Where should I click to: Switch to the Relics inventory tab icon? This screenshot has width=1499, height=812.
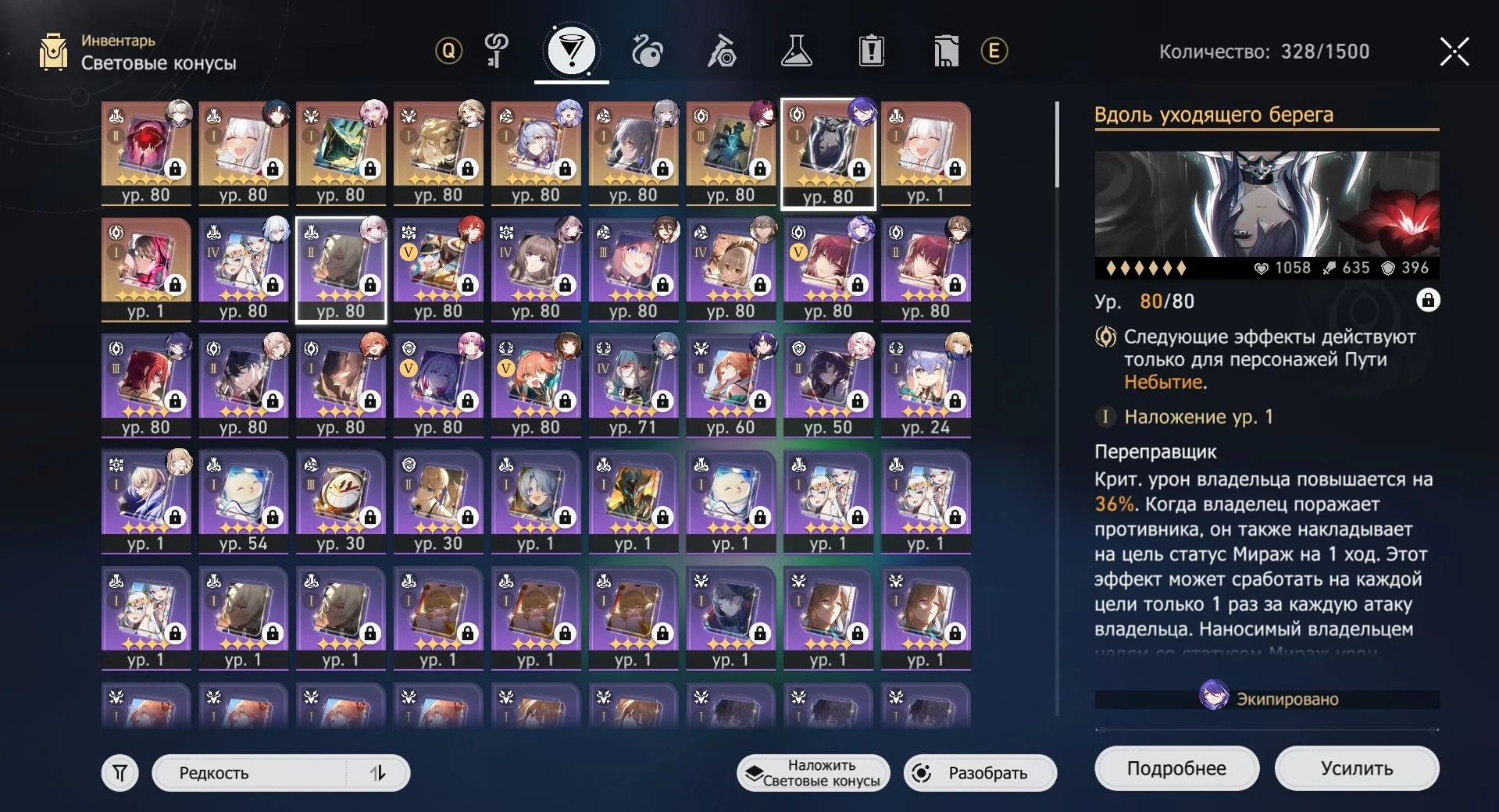pos(646,51)
